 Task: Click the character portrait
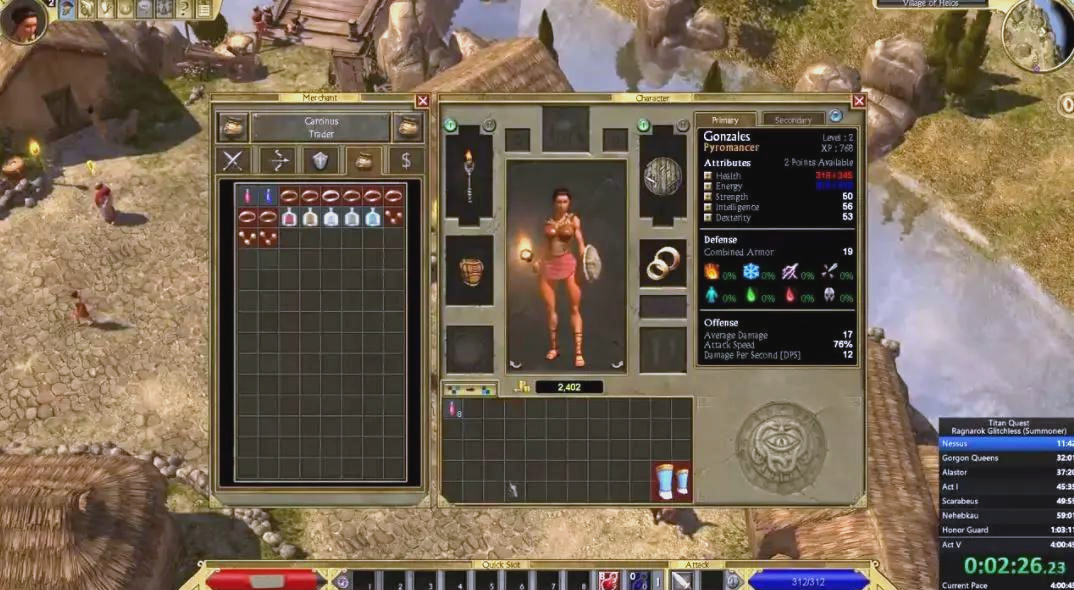click(x=22, y=20)
